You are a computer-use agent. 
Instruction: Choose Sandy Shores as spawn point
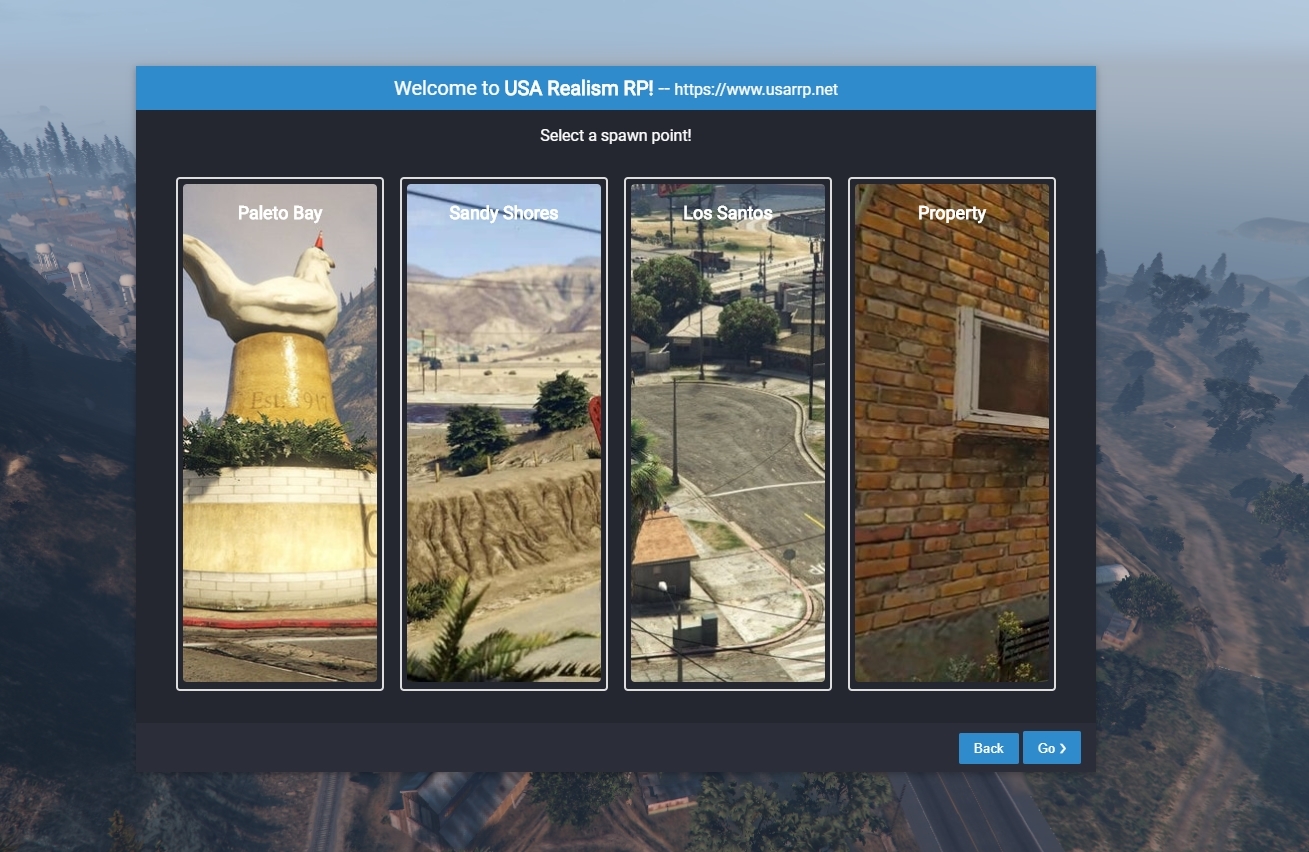pos(504,433)
